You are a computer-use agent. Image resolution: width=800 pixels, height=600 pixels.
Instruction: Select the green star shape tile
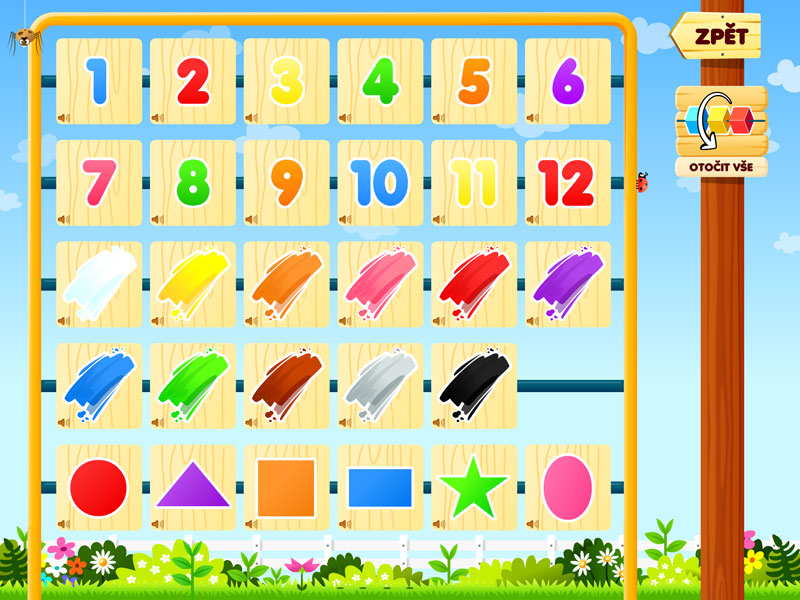pyautogui.click(x=474, y=487)
